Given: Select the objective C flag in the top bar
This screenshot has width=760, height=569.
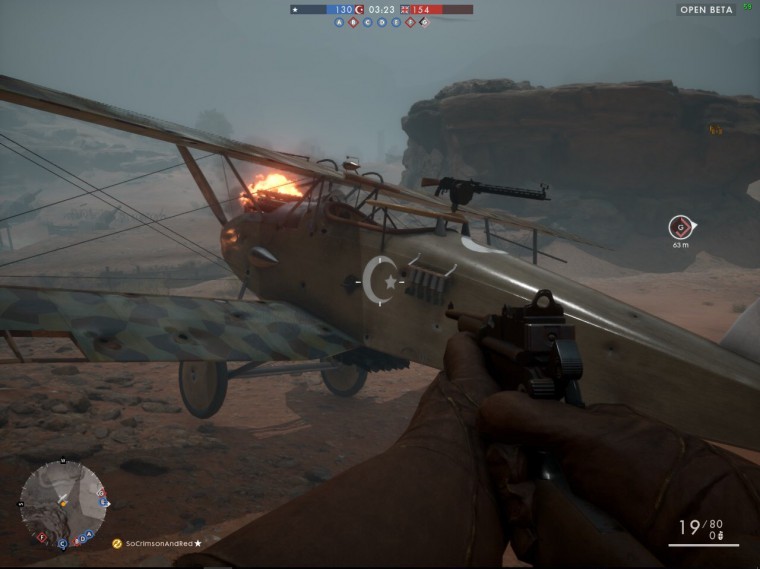Looking at the screenshot, I should click(367, 22).
